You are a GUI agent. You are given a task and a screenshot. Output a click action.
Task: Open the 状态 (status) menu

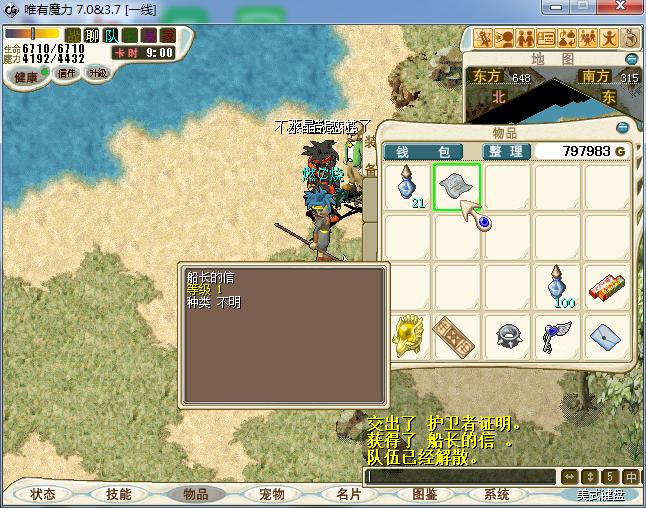click(43, 494)
